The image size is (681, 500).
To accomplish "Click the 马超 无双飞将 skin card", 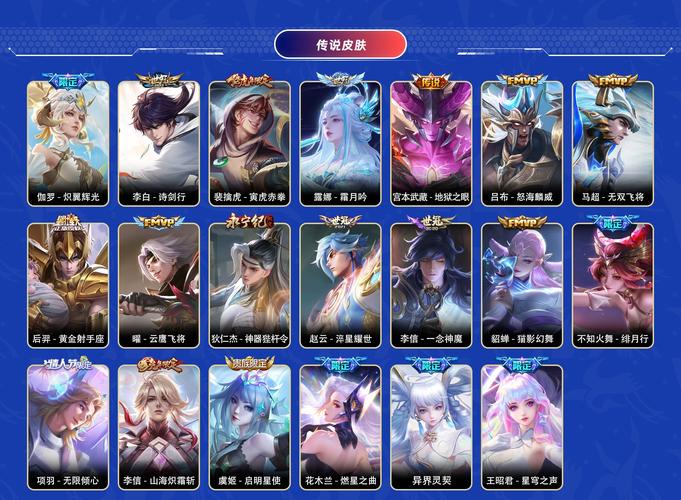I will (x=613, y=140).
